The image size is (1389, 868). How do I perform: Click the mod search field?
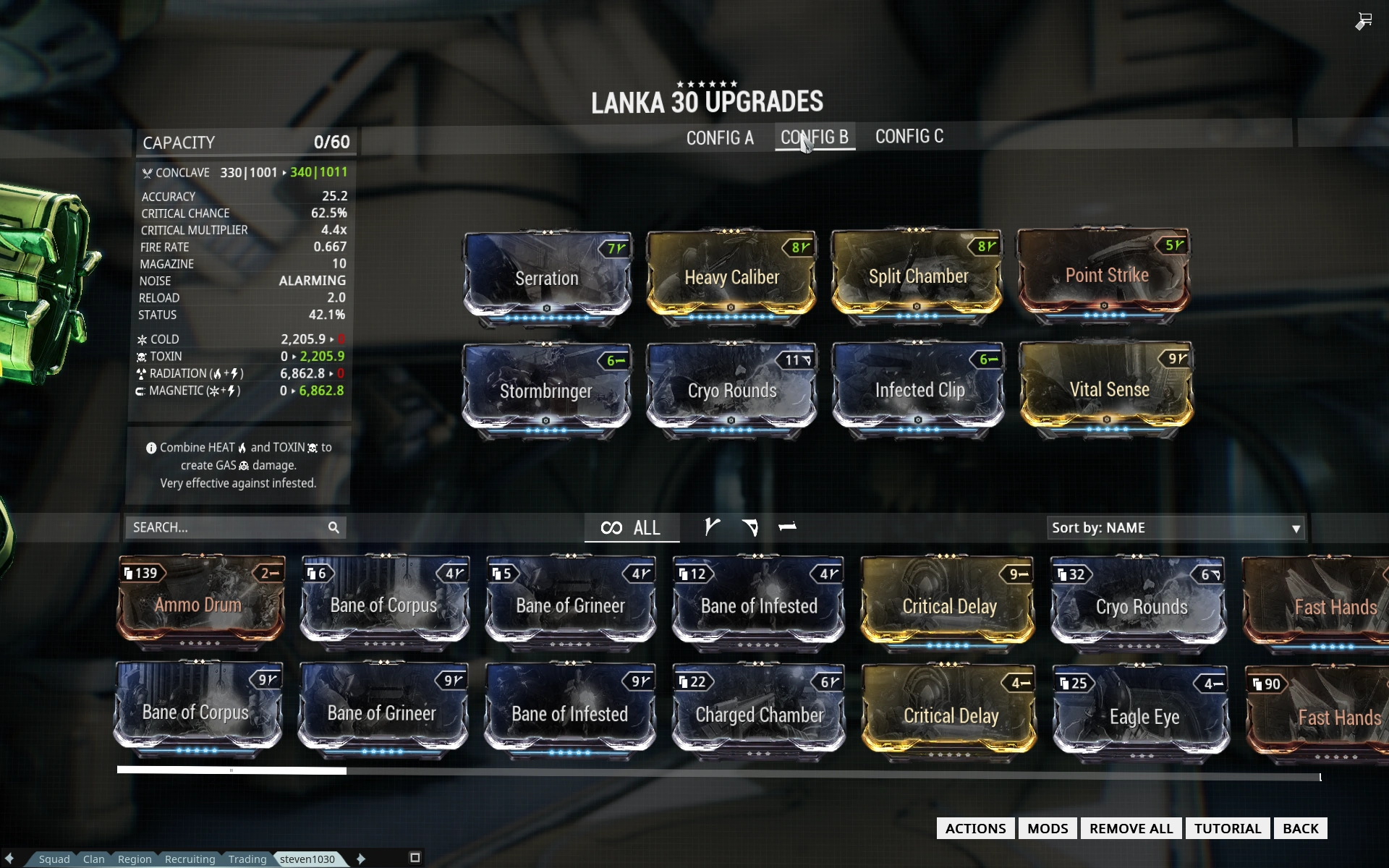(x=226, y=527)
